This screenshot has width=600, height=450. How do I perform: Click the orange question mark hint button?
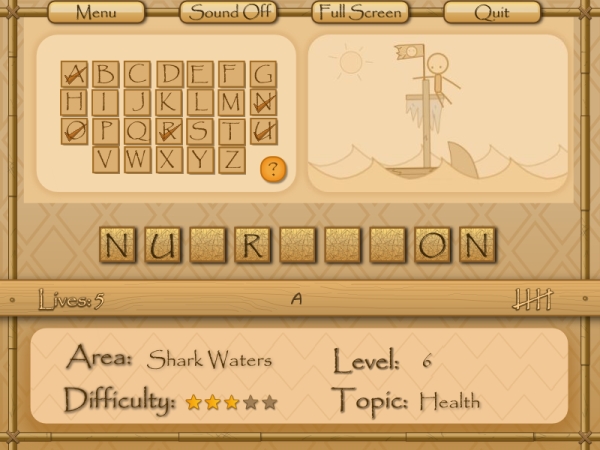[x=272, y=168]
